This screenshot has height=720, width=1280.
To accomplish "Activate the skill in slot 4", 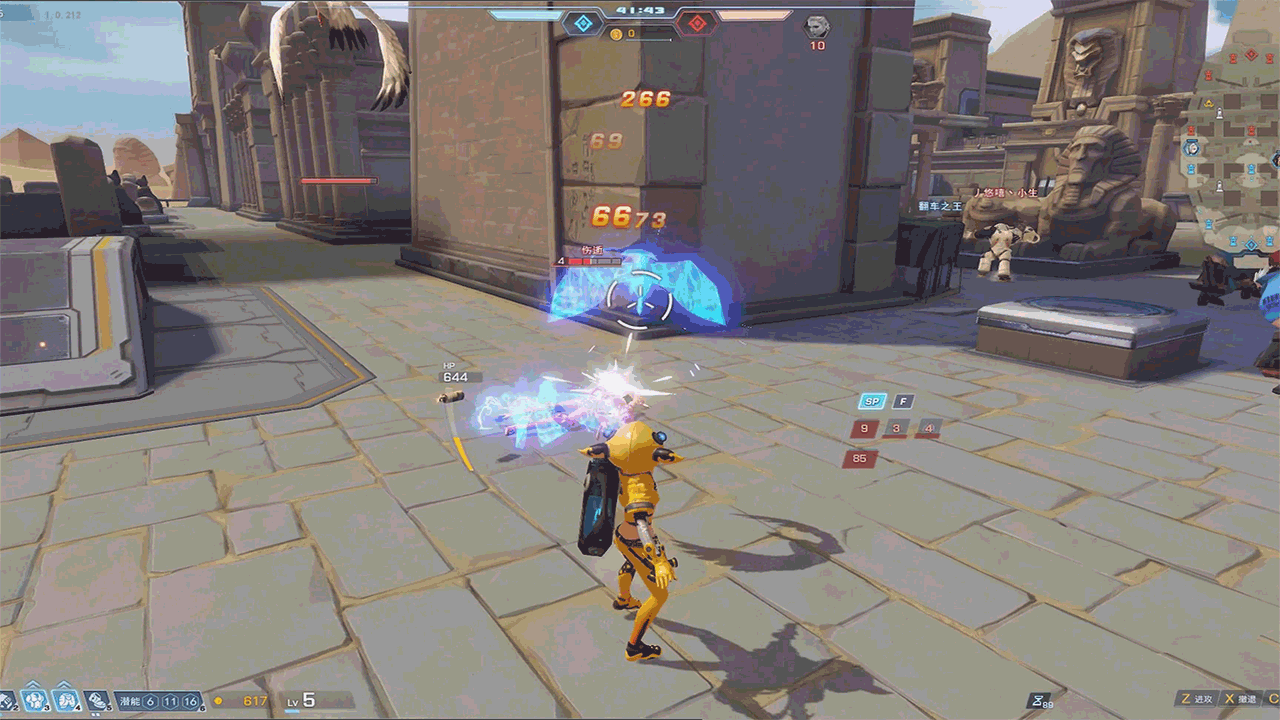I will tap(66, 701).
